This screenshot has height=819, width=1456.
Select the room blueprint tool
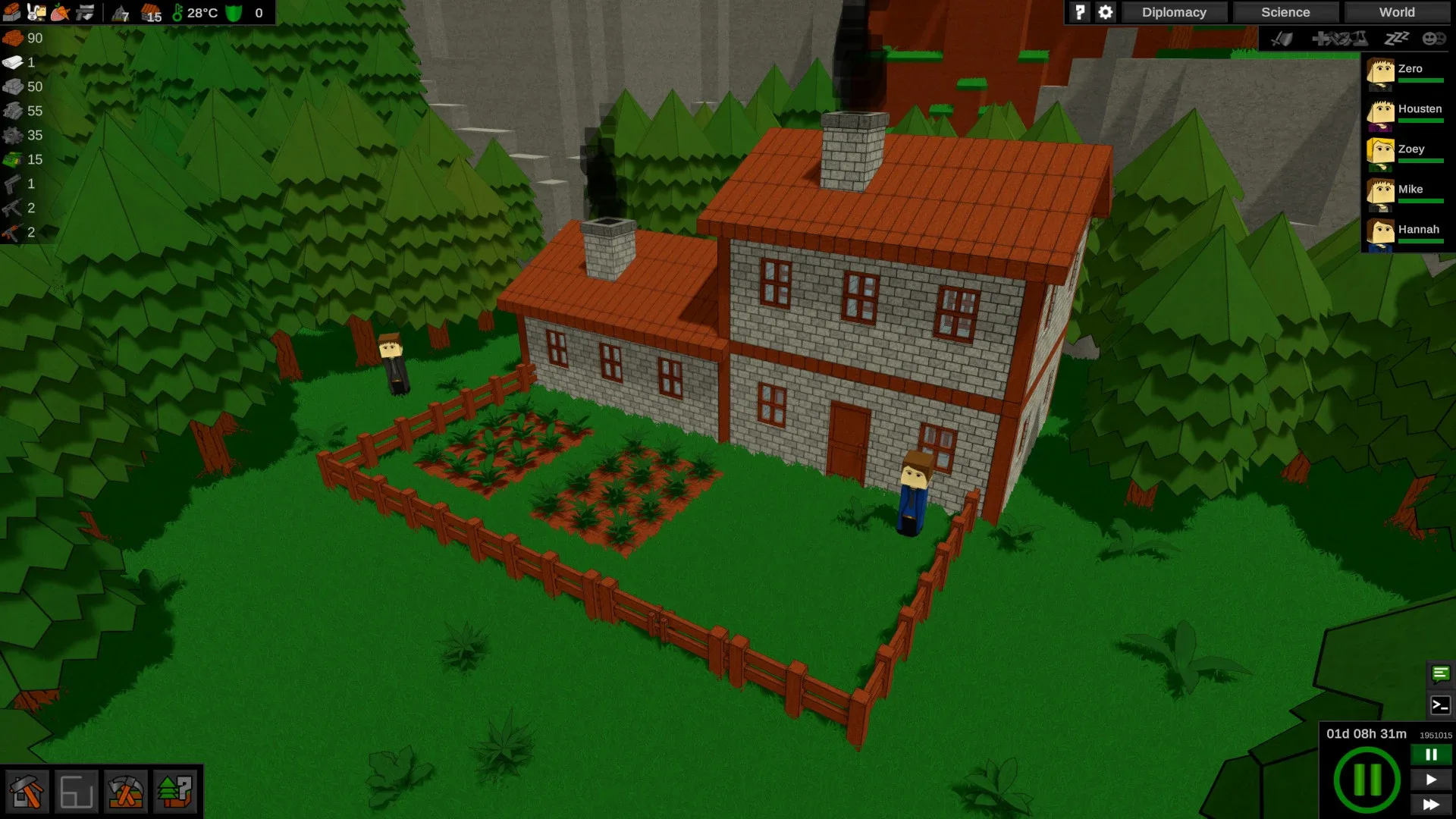point(78,792)
